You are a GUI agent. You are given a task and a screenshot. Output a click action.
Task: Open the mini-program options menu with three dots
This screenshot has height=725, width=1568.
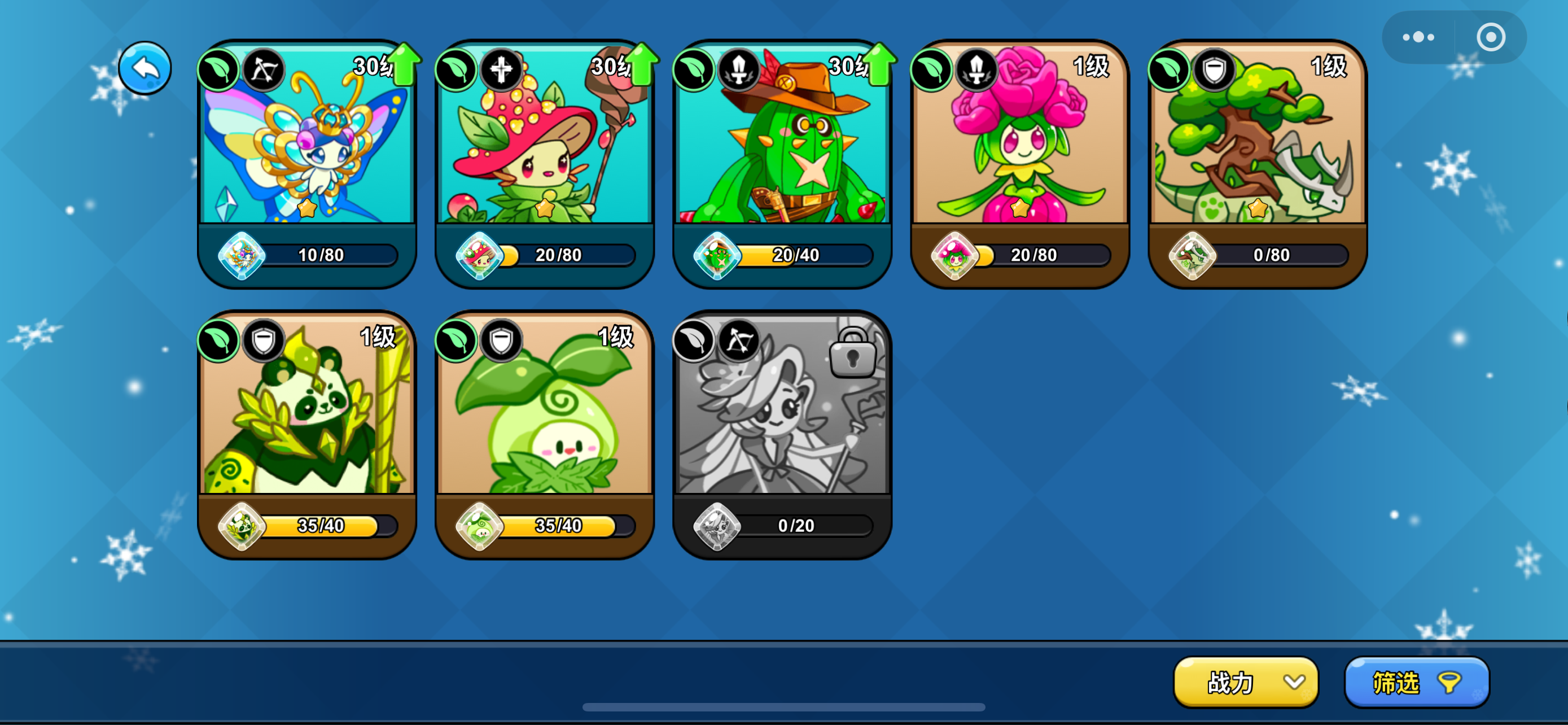(x=1420, y=36)
